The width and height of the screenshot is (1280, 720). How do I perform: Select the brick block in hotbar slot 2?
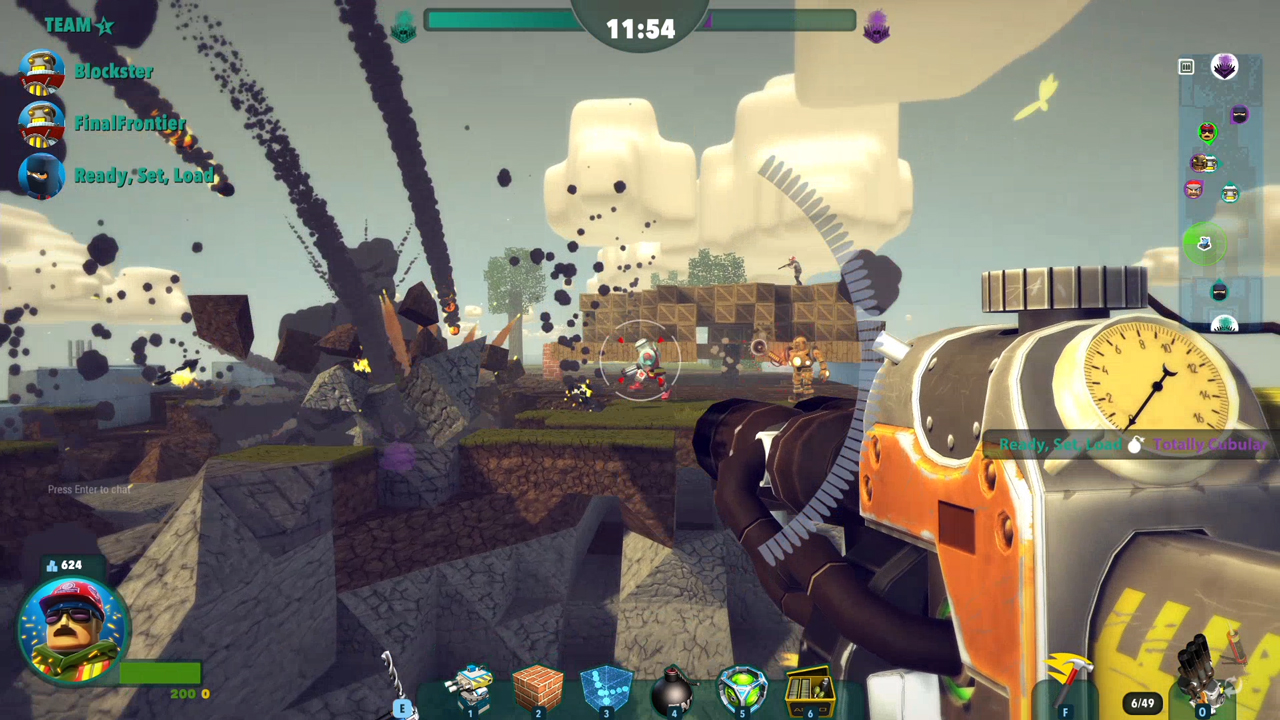pyautogui.click(x=538, y=685)
